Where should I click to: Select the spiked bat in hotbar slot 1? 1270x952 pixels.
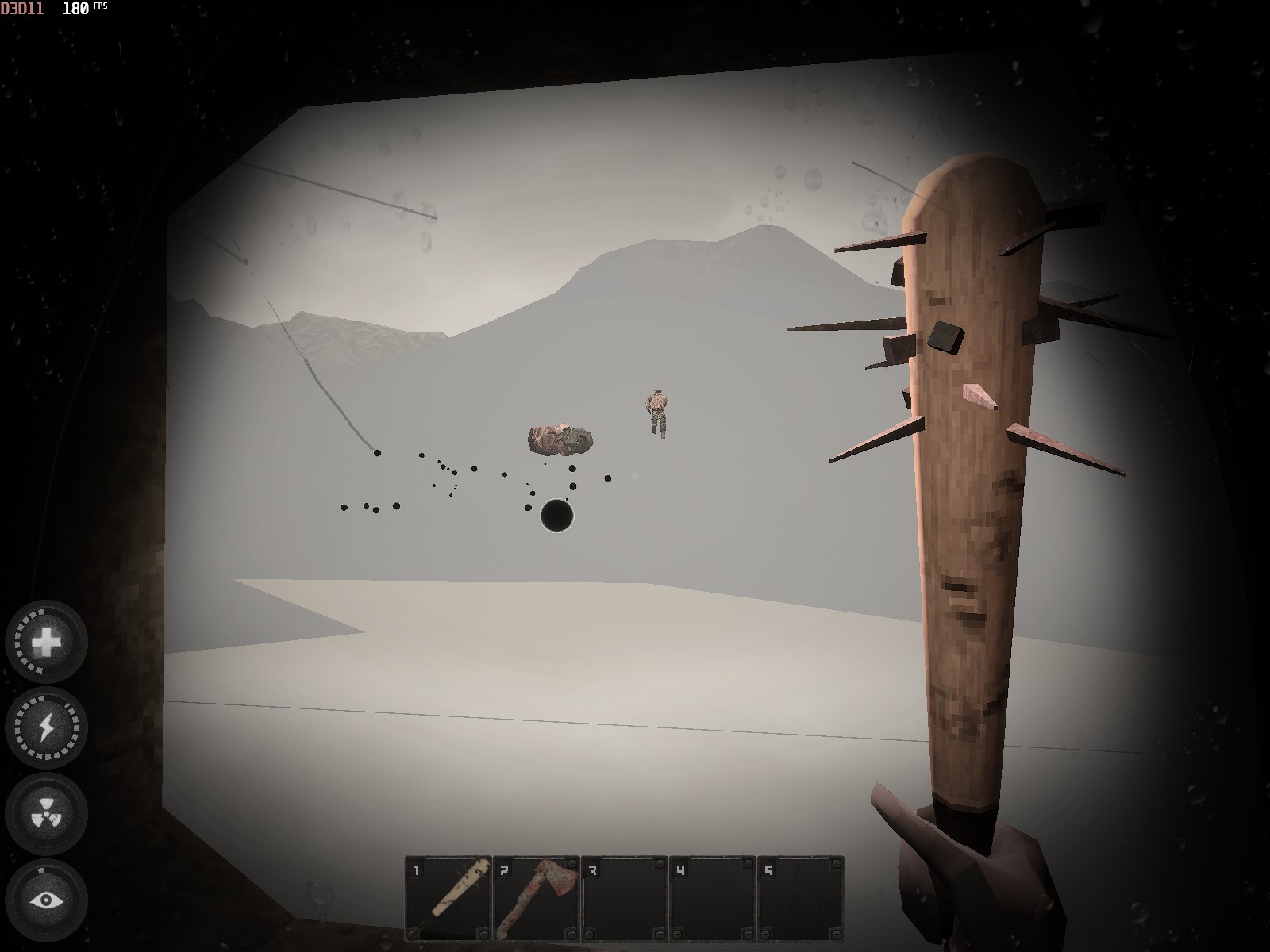[448, 897]
